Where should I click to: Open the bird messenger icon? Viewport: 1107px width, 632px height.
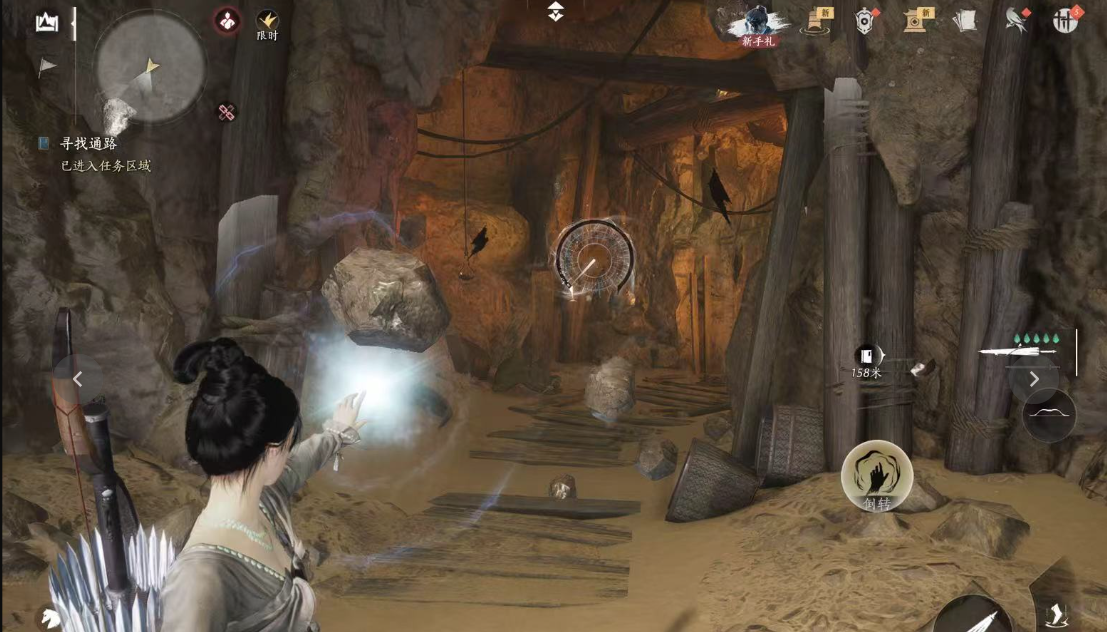click(1017, 20)
